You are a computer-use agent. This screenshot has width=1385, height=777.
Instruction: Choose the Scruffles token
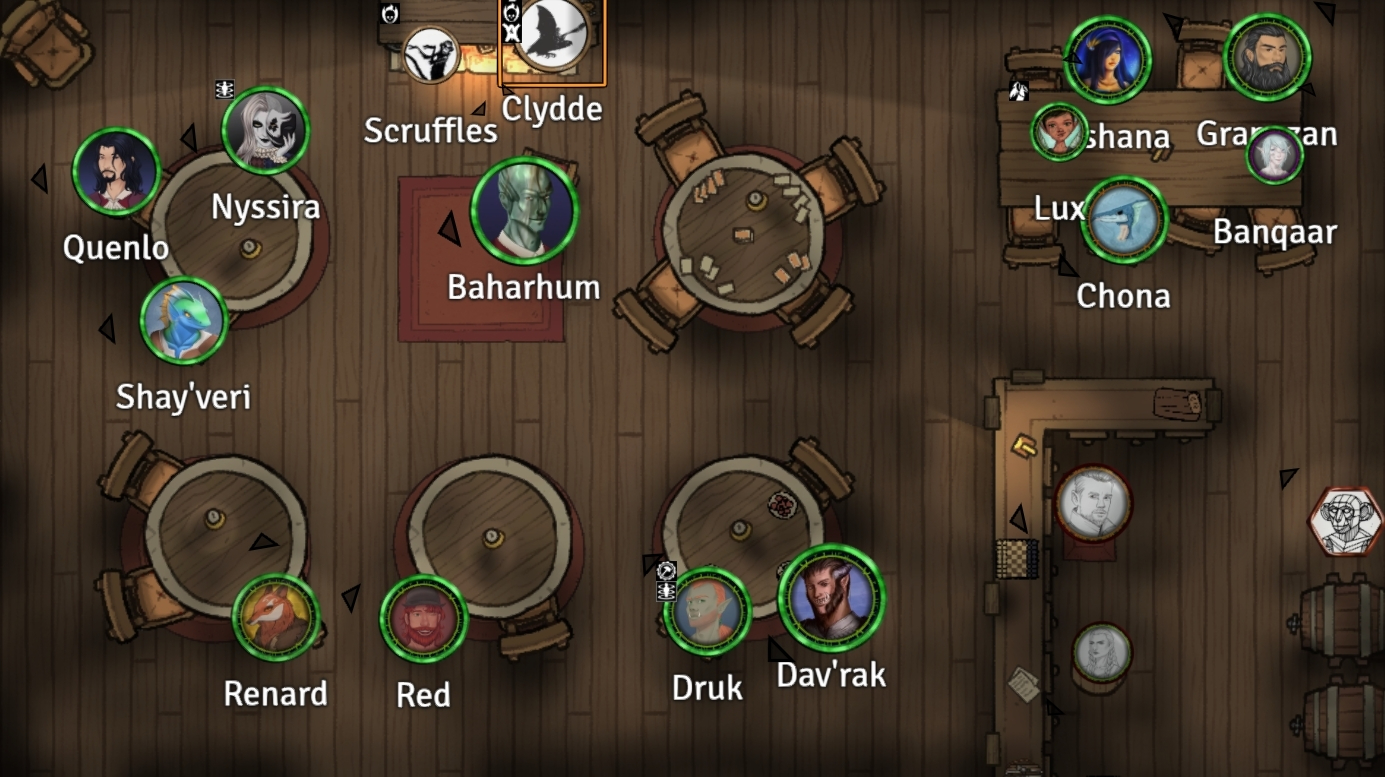(x=431, y=54)
